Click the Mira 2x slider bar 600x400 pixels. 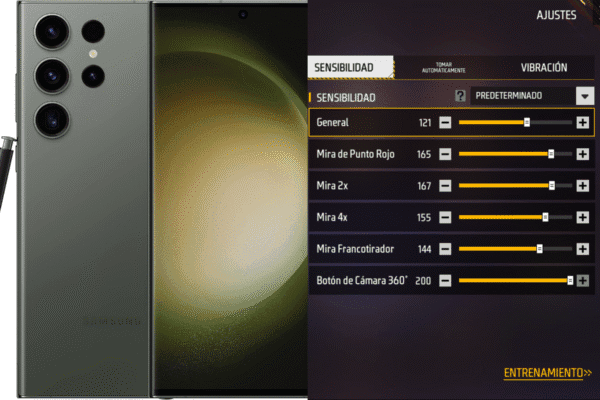point(514,186)
